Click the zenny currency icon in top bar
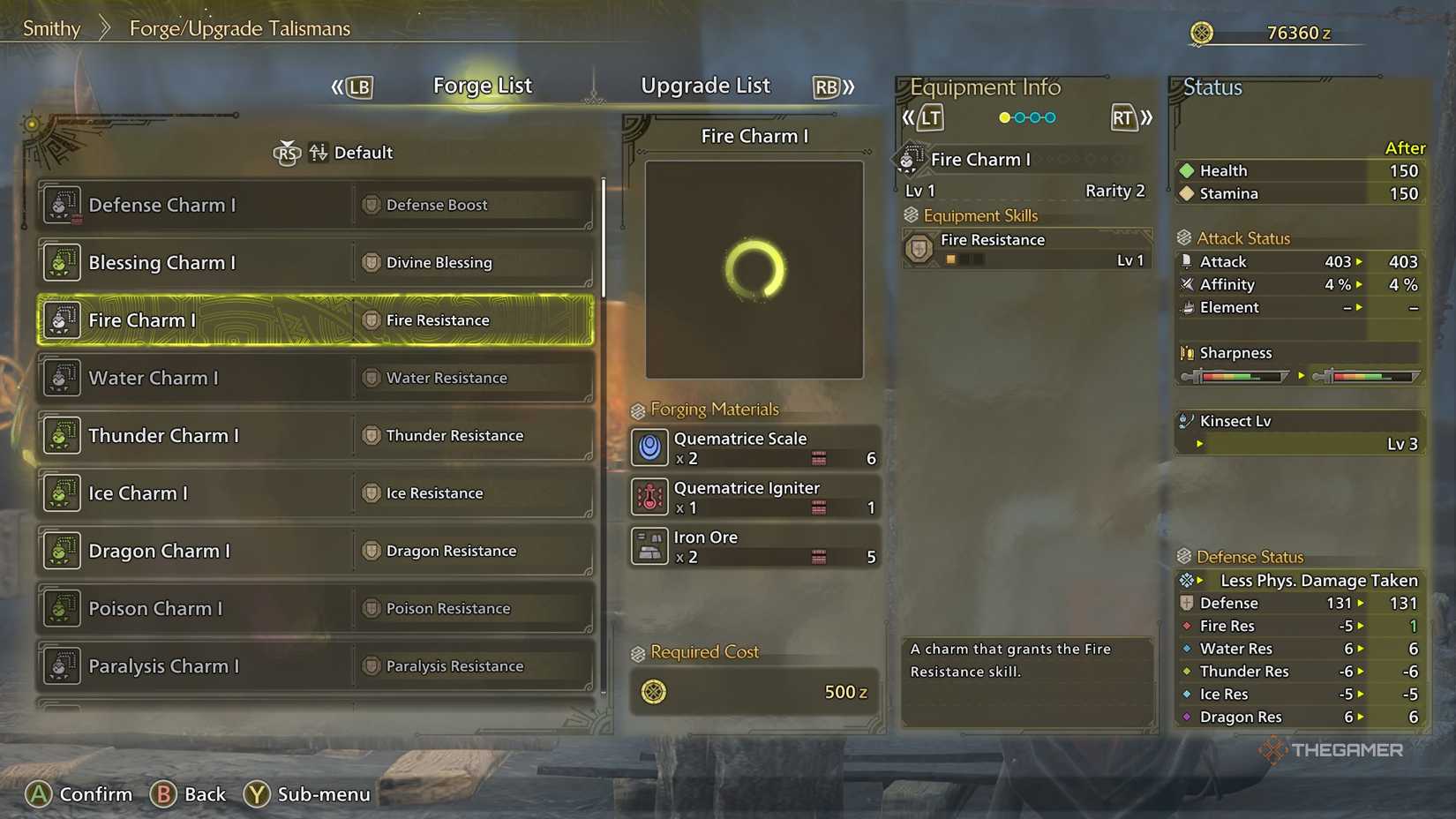 tap(1203, 32)
